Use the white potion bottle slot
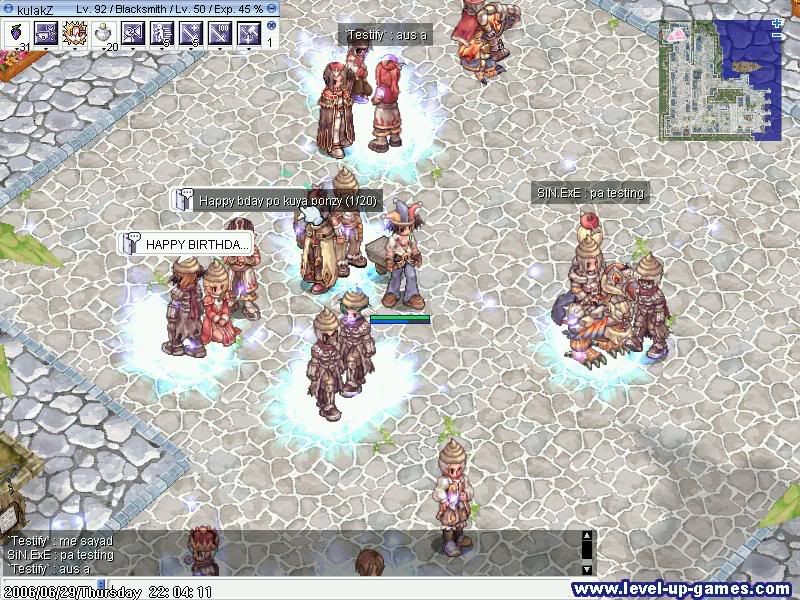This screenshot has height=600, width=800. 104,33
